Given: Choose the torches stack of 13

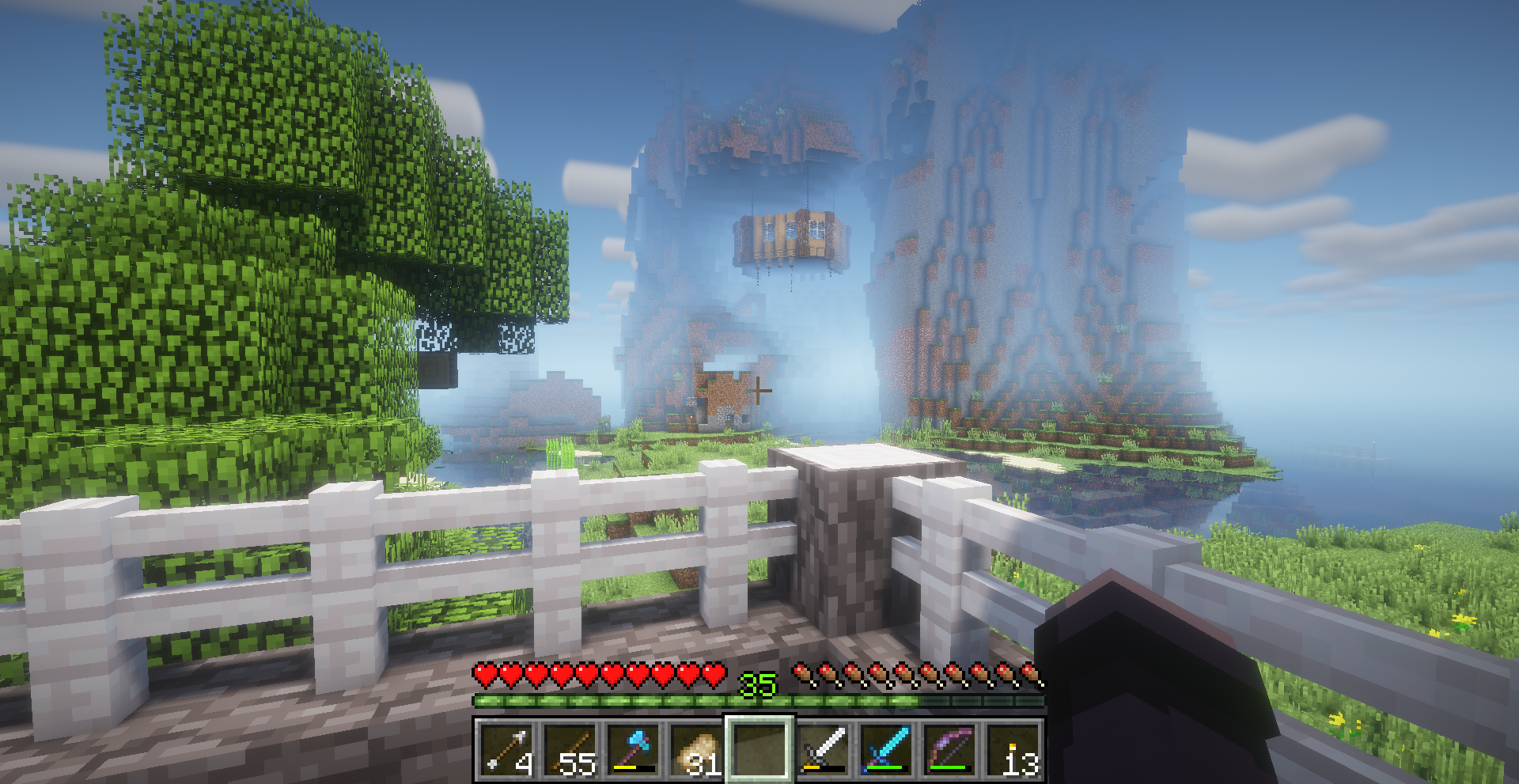Looking at the screenshot, I should (1012, 749).
